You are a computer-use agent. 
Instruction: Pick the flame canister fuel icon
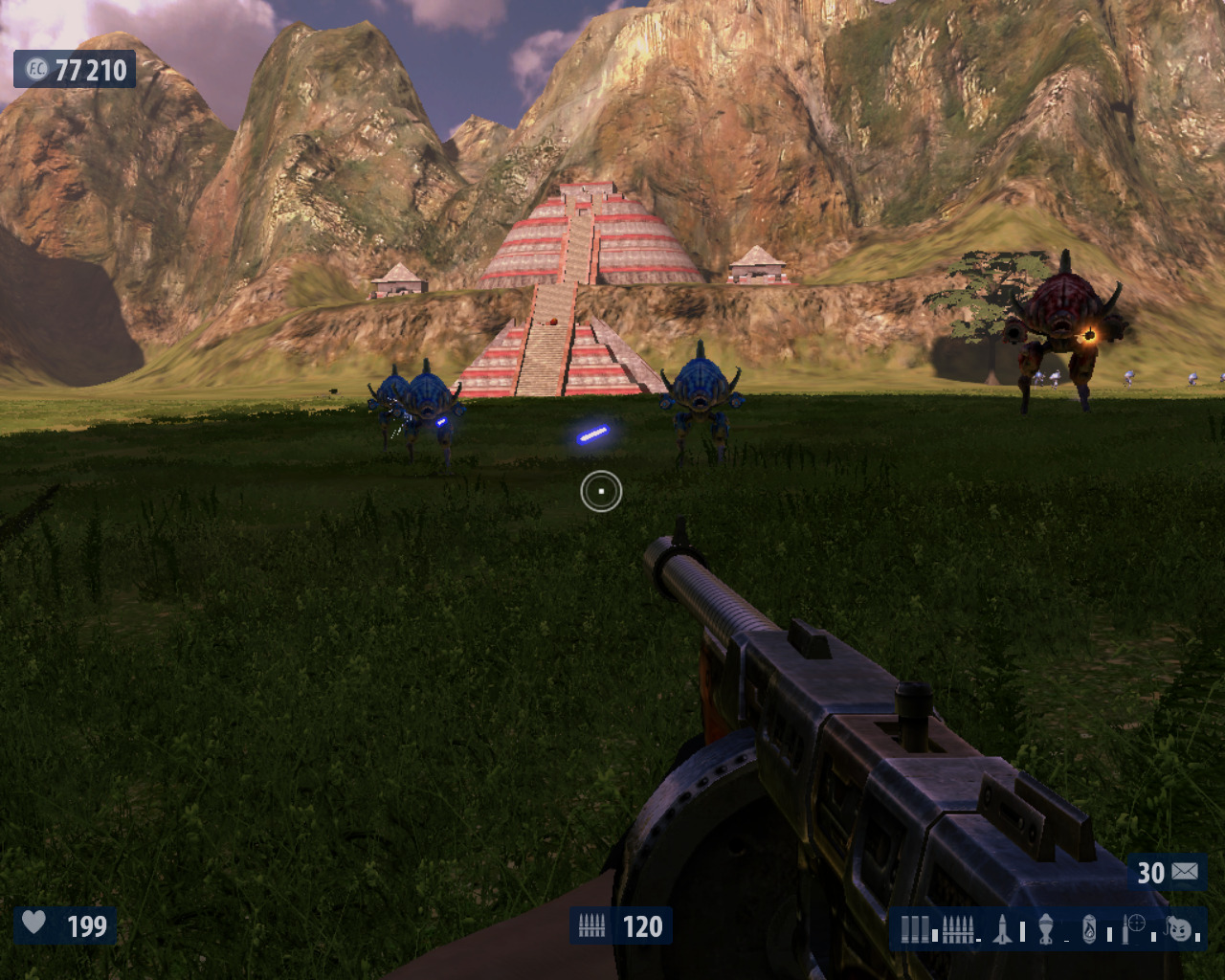1089,928
